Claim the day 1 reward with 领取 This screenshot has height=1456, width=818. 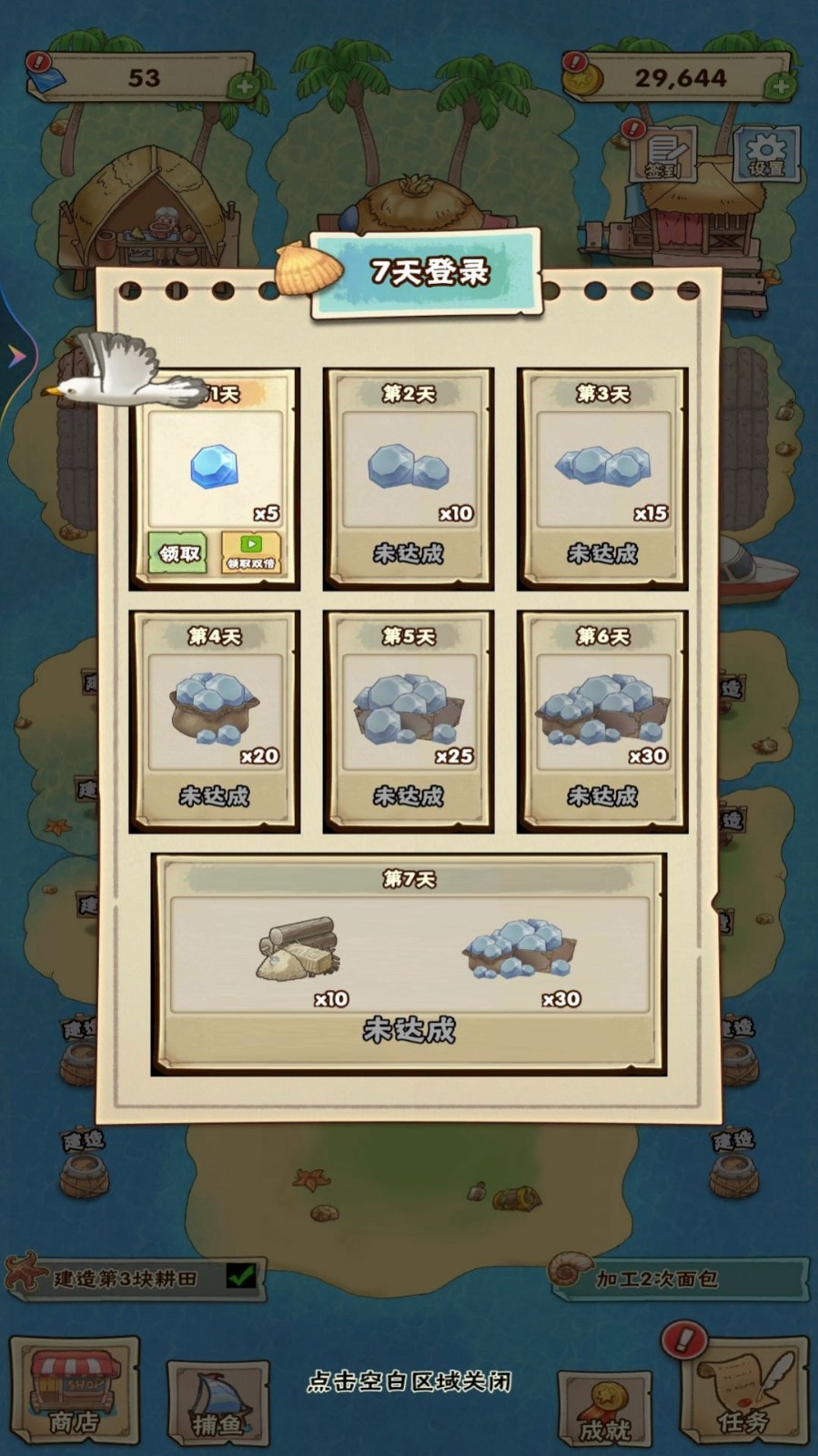(178, 552)
